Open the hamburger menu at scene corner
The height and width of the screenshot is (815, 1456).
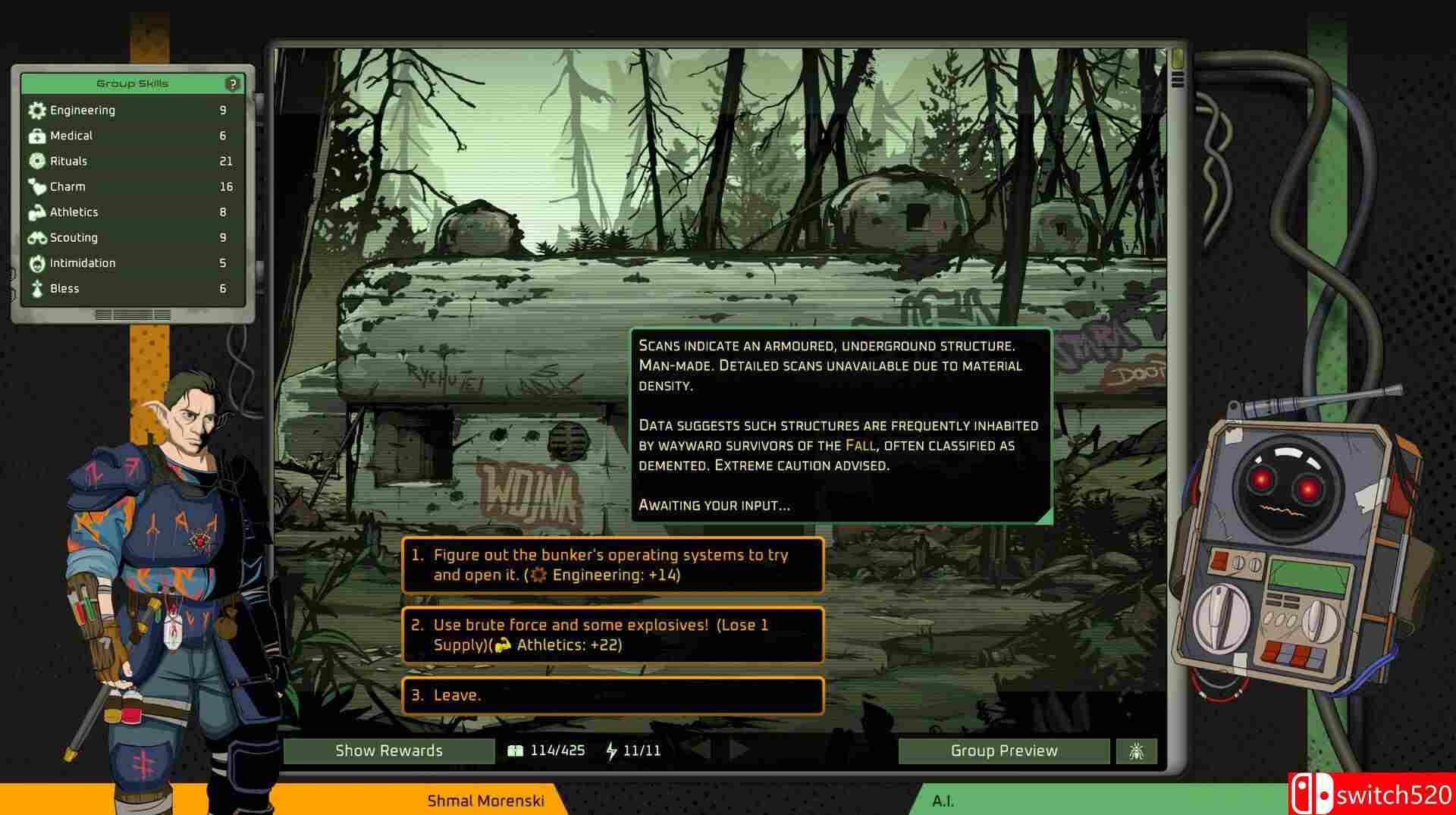pyautogui.click(x=1178, y=79)
